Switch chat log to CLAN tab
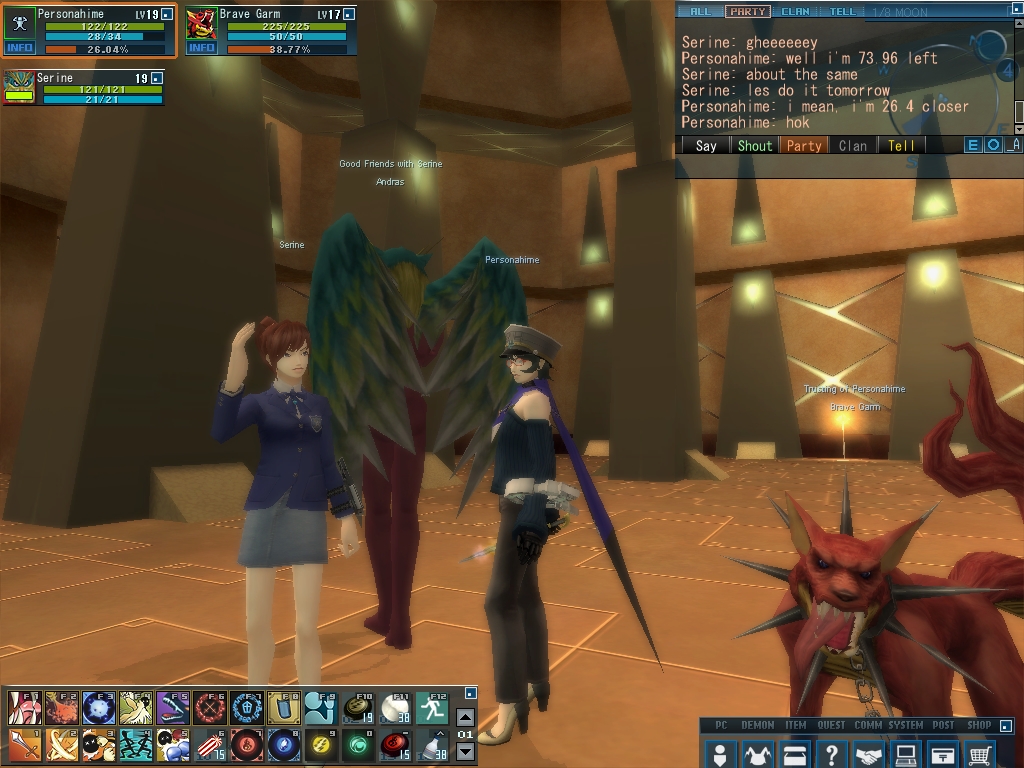The image size is (1024, 768). tap(795, 12)
